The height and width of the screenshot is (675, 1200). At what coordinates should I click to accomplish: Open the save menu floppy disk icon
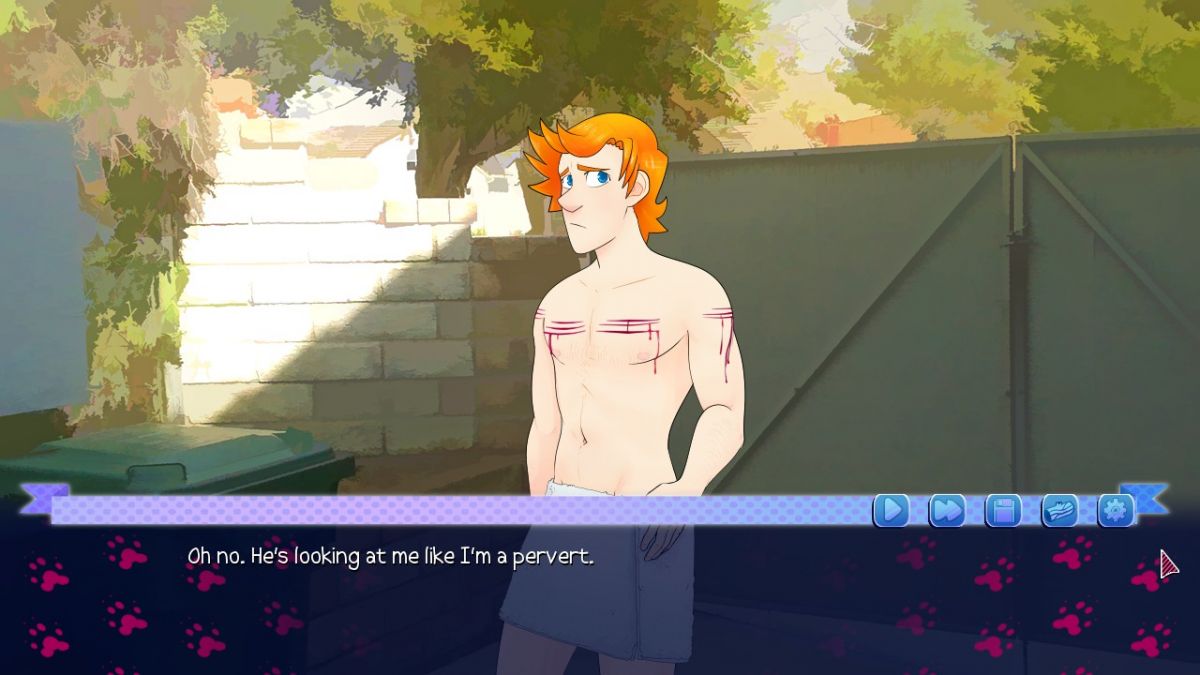(x=1003, y=510)
